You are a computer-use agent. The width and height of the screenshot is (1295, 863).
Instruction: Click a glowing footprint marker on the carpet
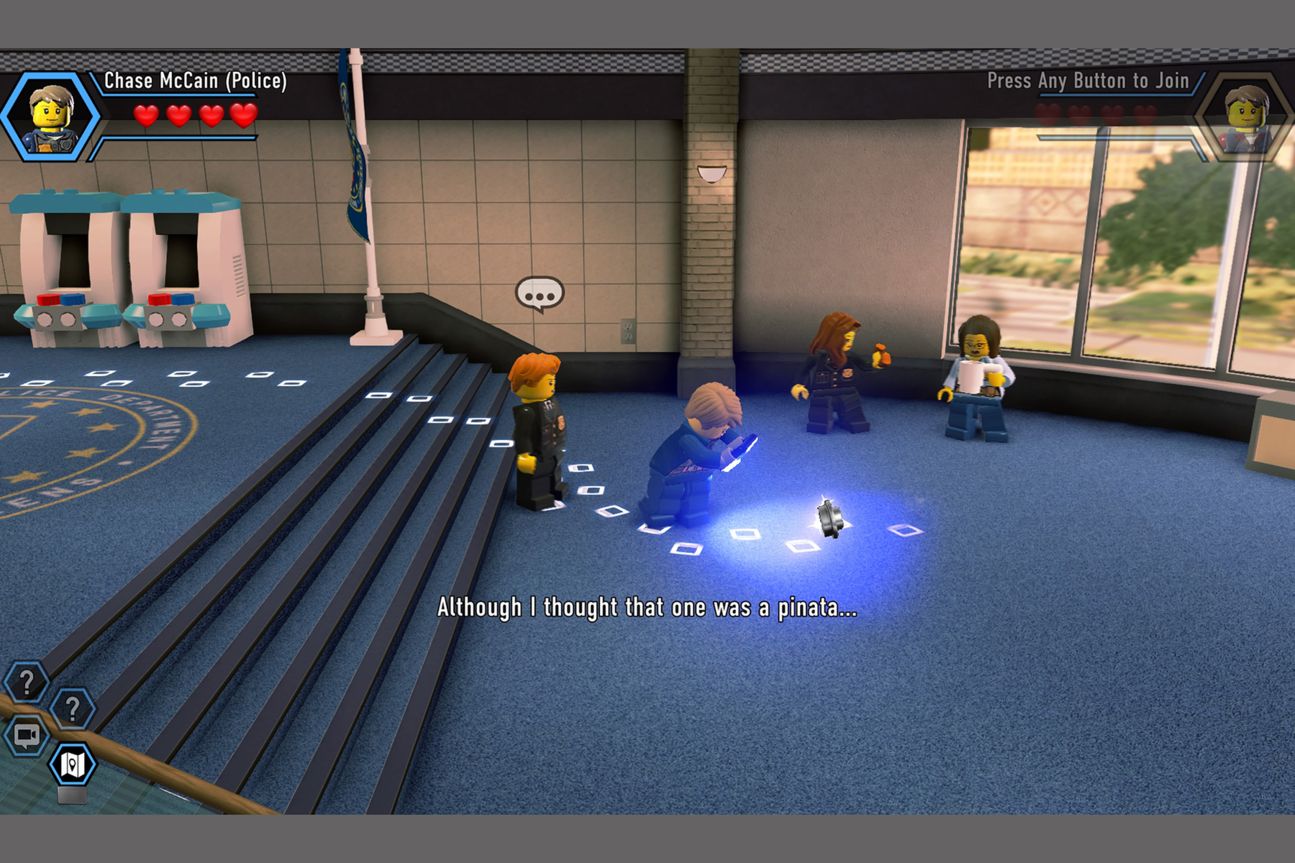(690, 549)
